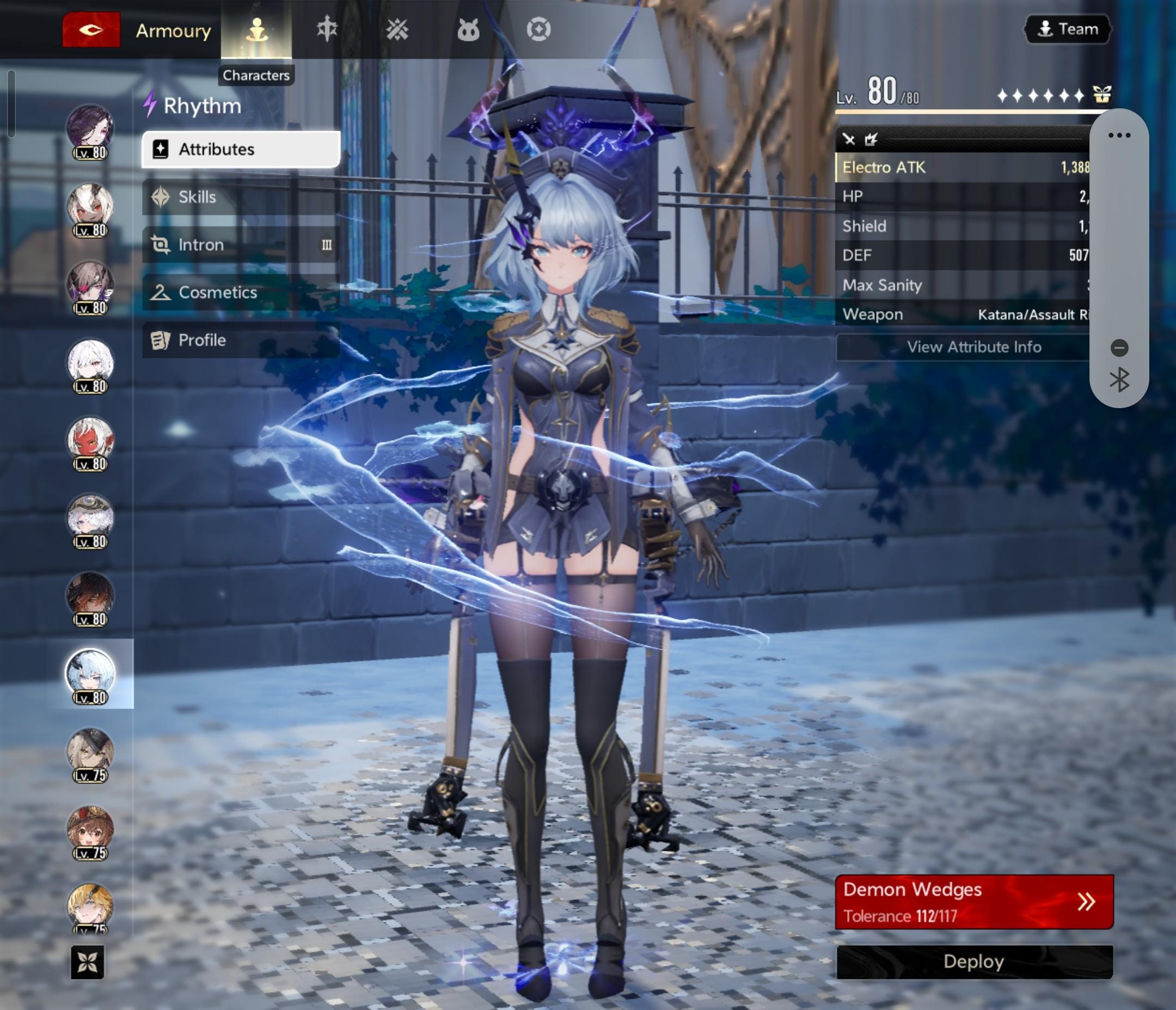The height and width of the screenshot is (1010, 1176).
Task: Go to the Cosmetics section
Action: coord(241,292)
